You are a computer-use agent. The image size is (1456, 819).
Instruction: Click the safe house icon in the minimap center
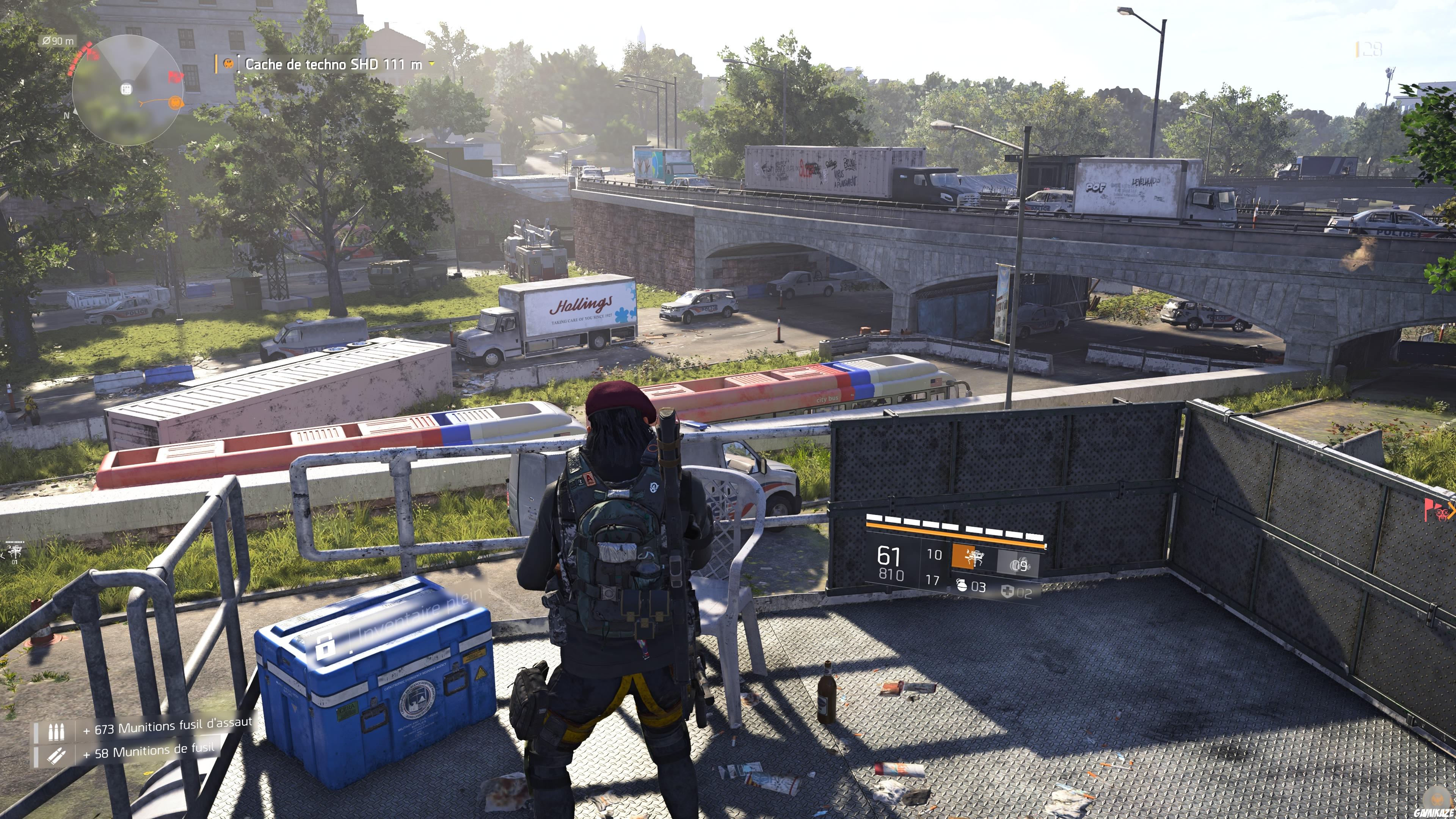click(x=127, y=88)
